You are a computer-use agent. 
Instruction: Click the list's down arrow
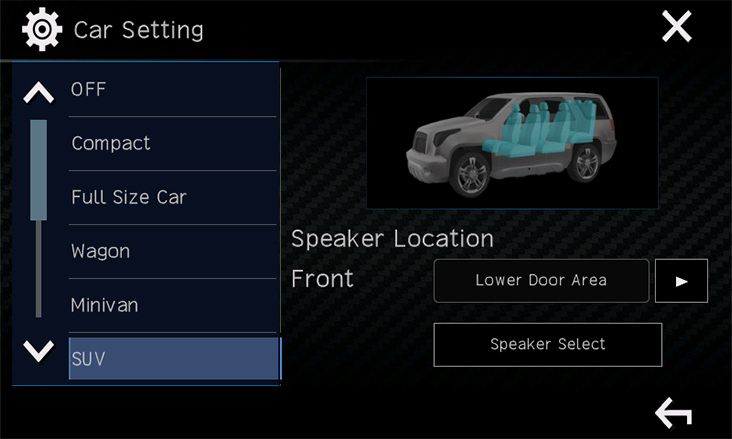38,351
